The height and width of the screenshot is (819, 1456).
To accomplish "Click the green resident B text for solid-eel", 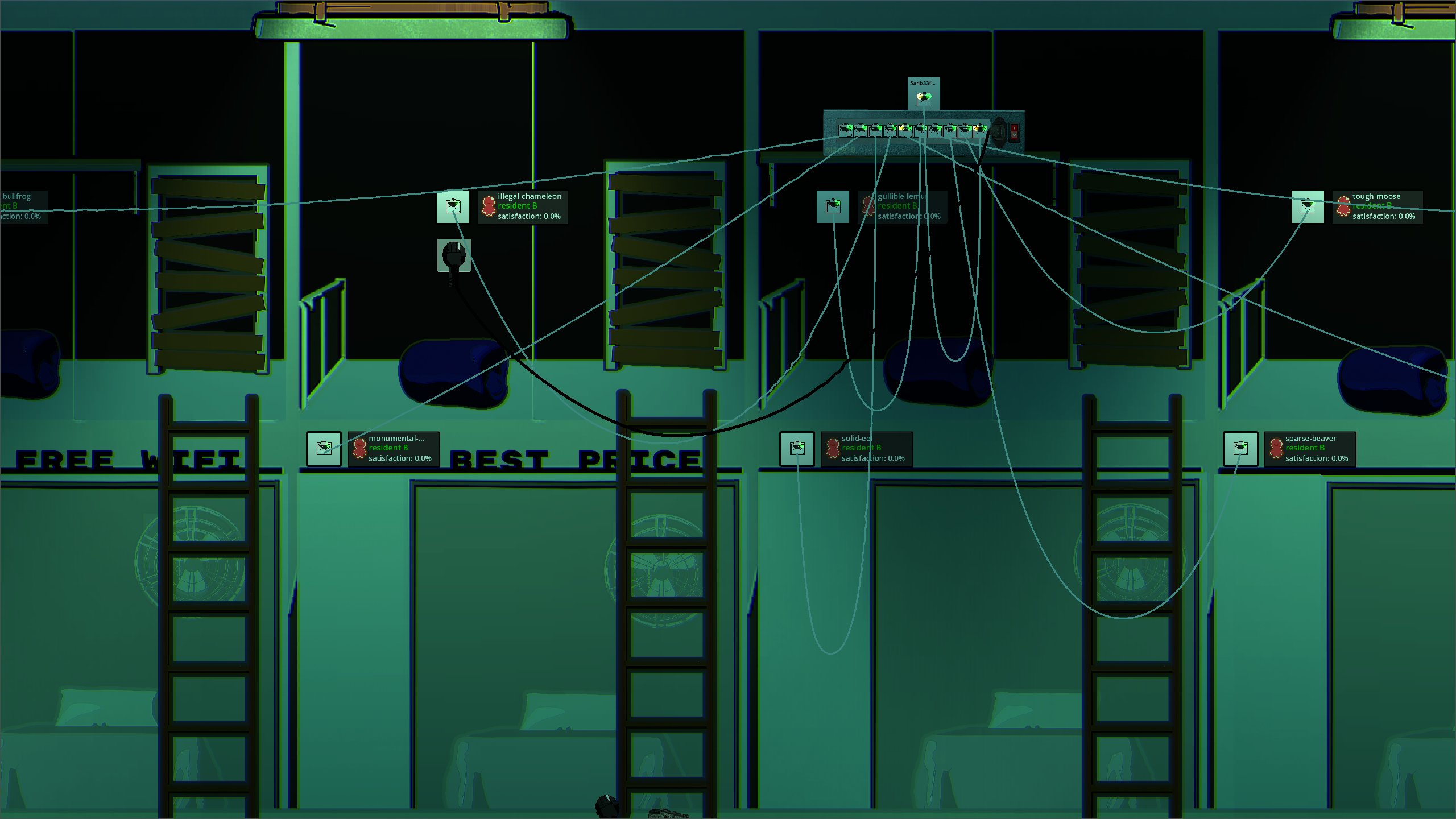I will pos(861,448).
